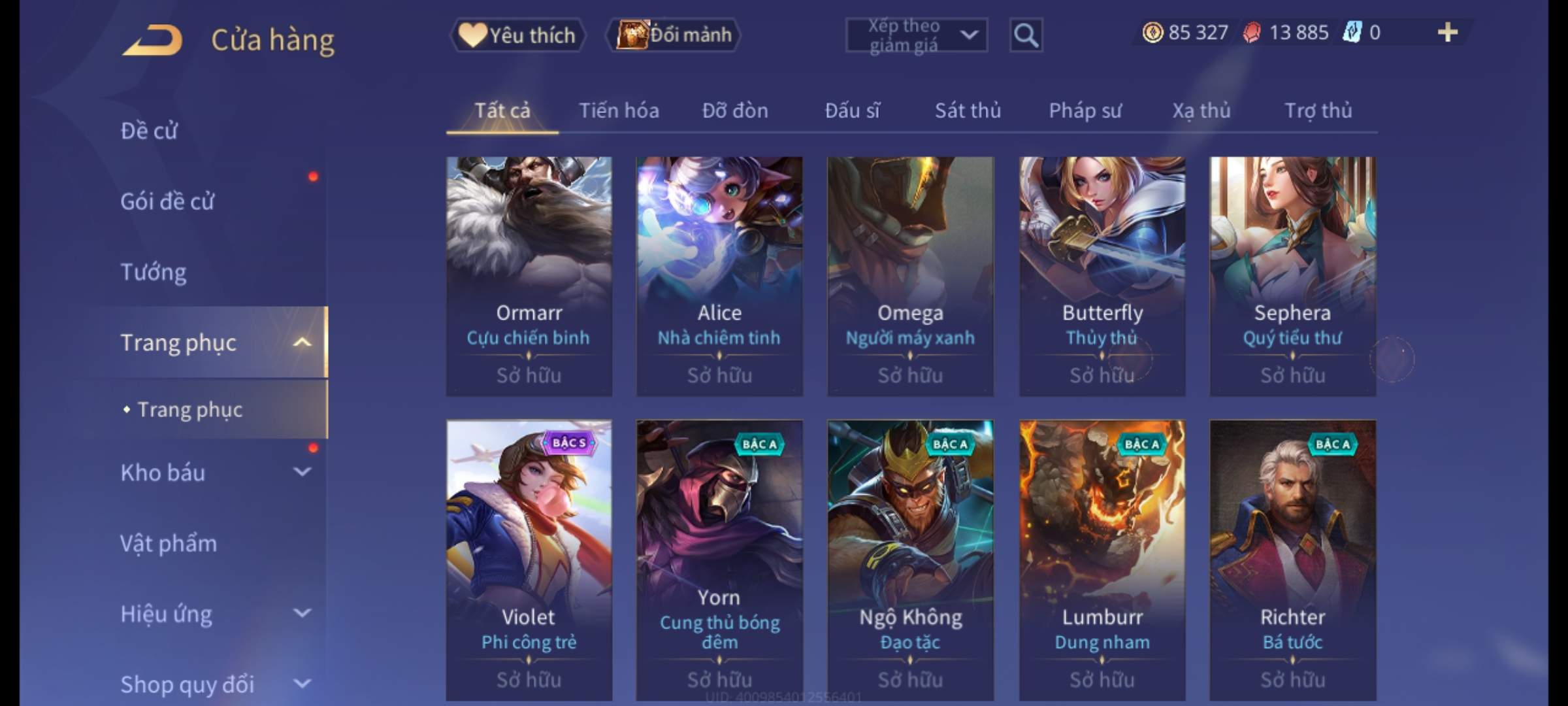1568x706 pixels.
Task: Switch to the Đỡ đòn tab
Action: pyautogui.click(x=735, y=110)
